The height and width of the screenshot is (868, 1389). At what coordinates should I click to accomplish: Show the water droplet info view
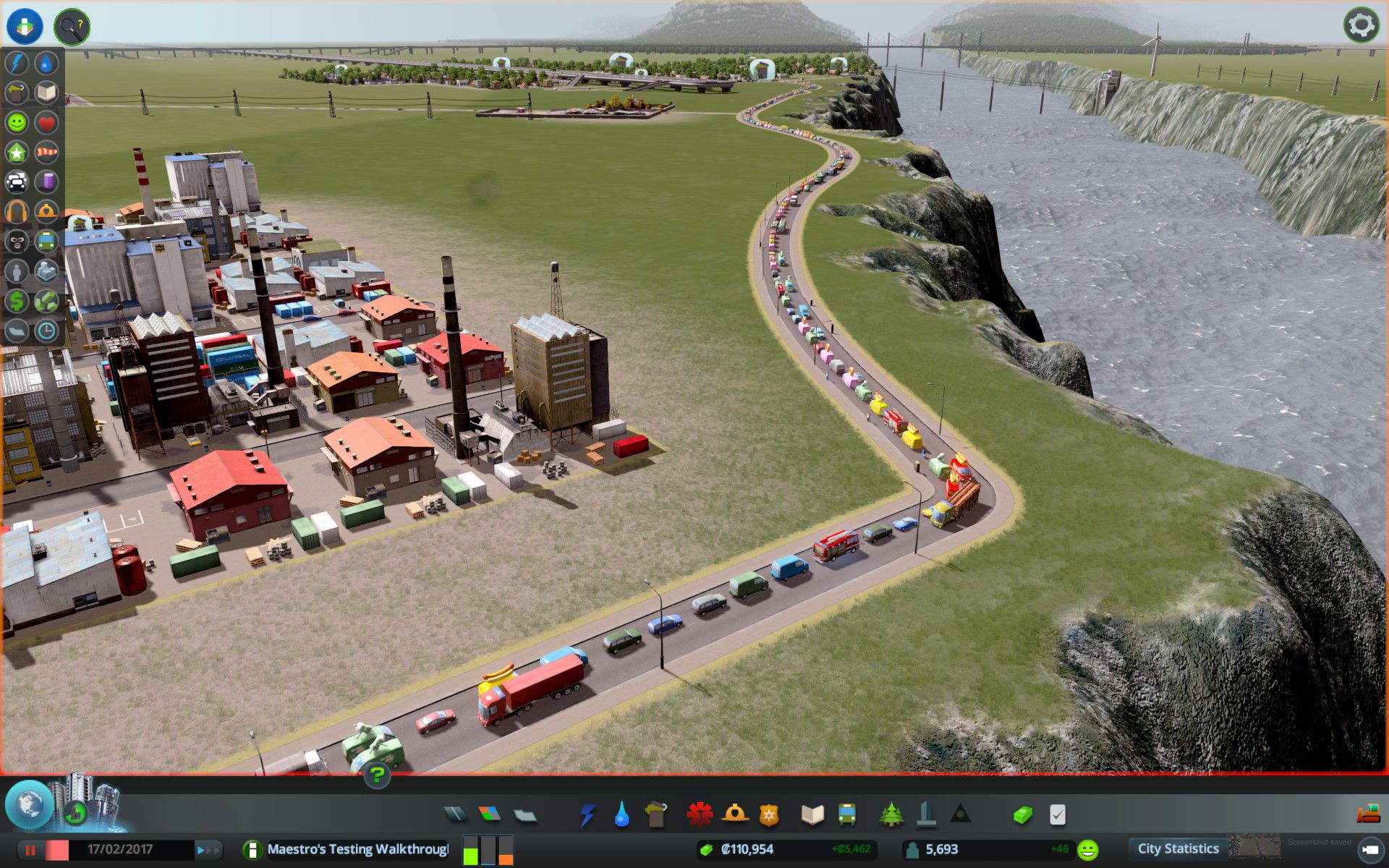click(46, 63)
